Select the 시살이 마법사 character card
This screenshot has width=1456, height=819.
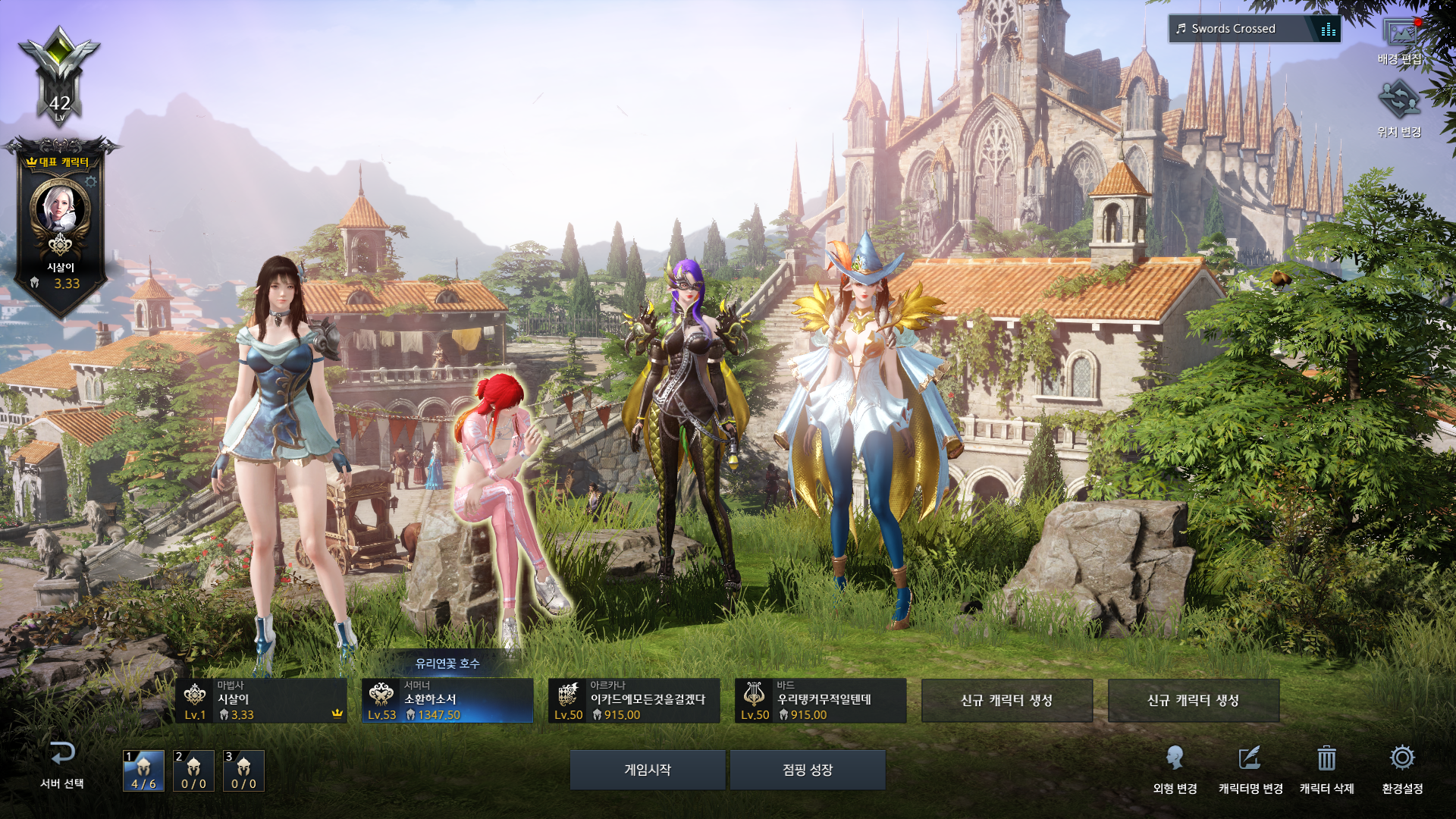(x=262, y=701)
